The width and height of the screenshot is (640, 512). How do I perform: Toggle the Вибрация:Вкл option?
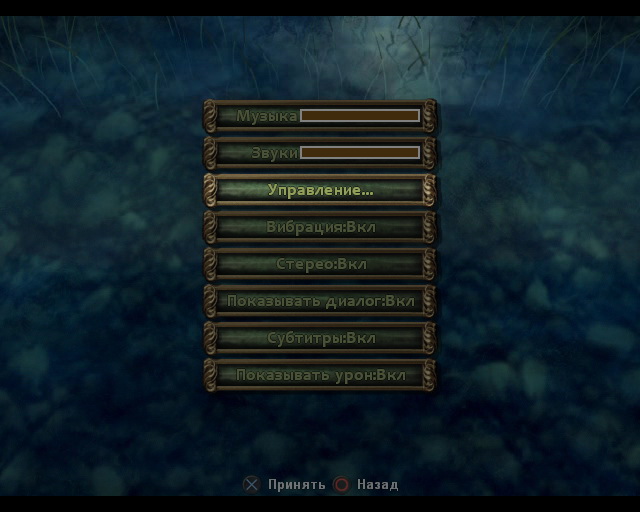[x=320, y=227]
